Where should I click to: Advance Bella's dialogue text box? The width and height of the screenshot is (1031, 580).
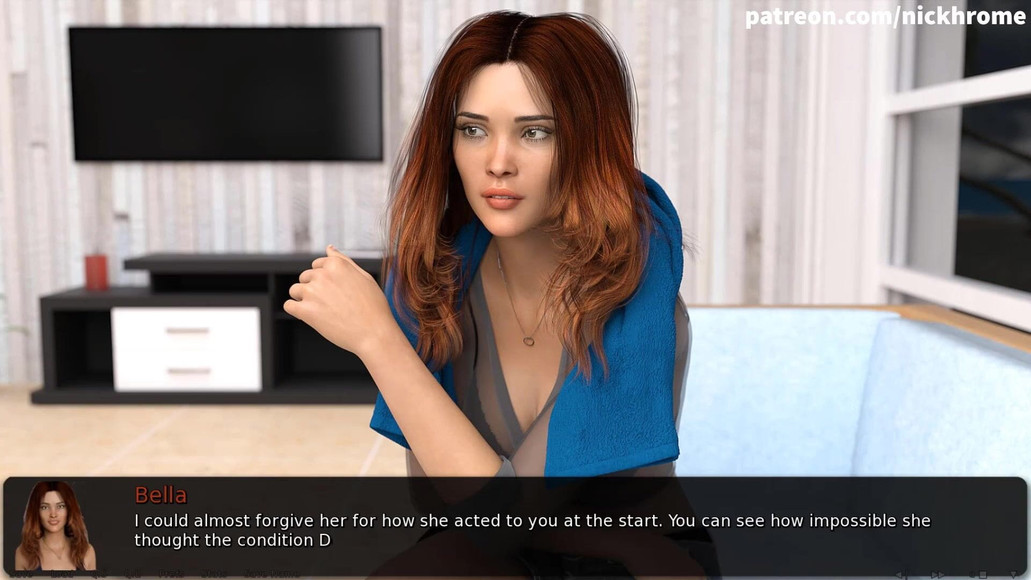tap(560, 529)
